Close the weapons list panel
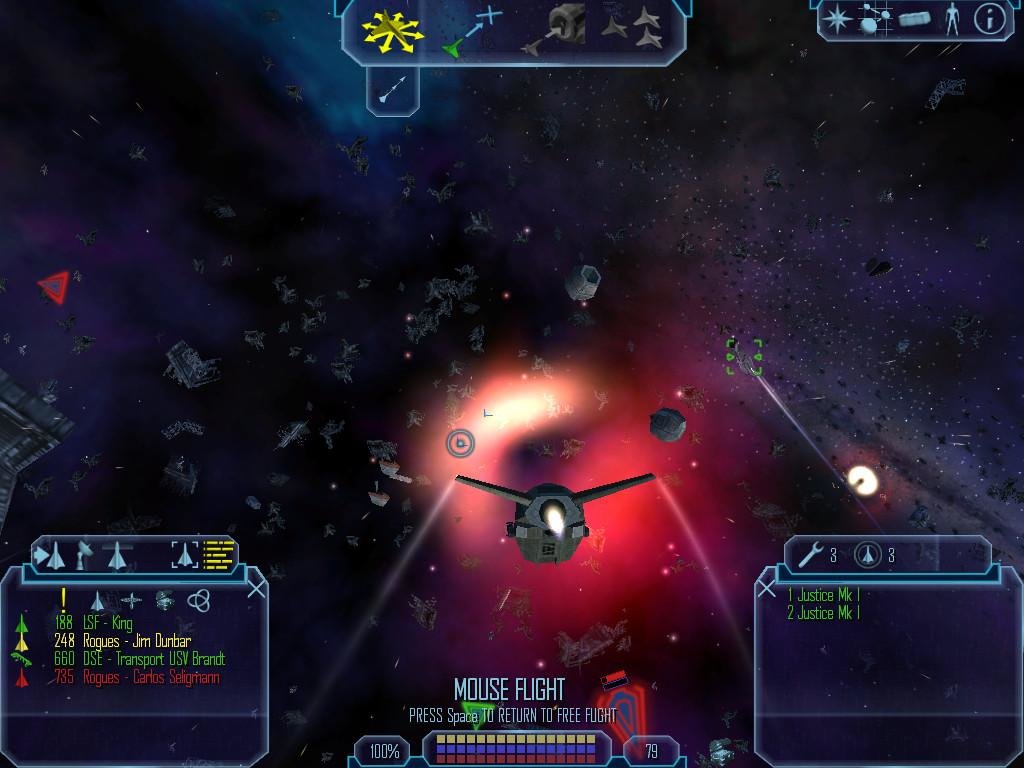Viewport: 1024px width, 768px height. pyautogui.click(x=767, y=589)
